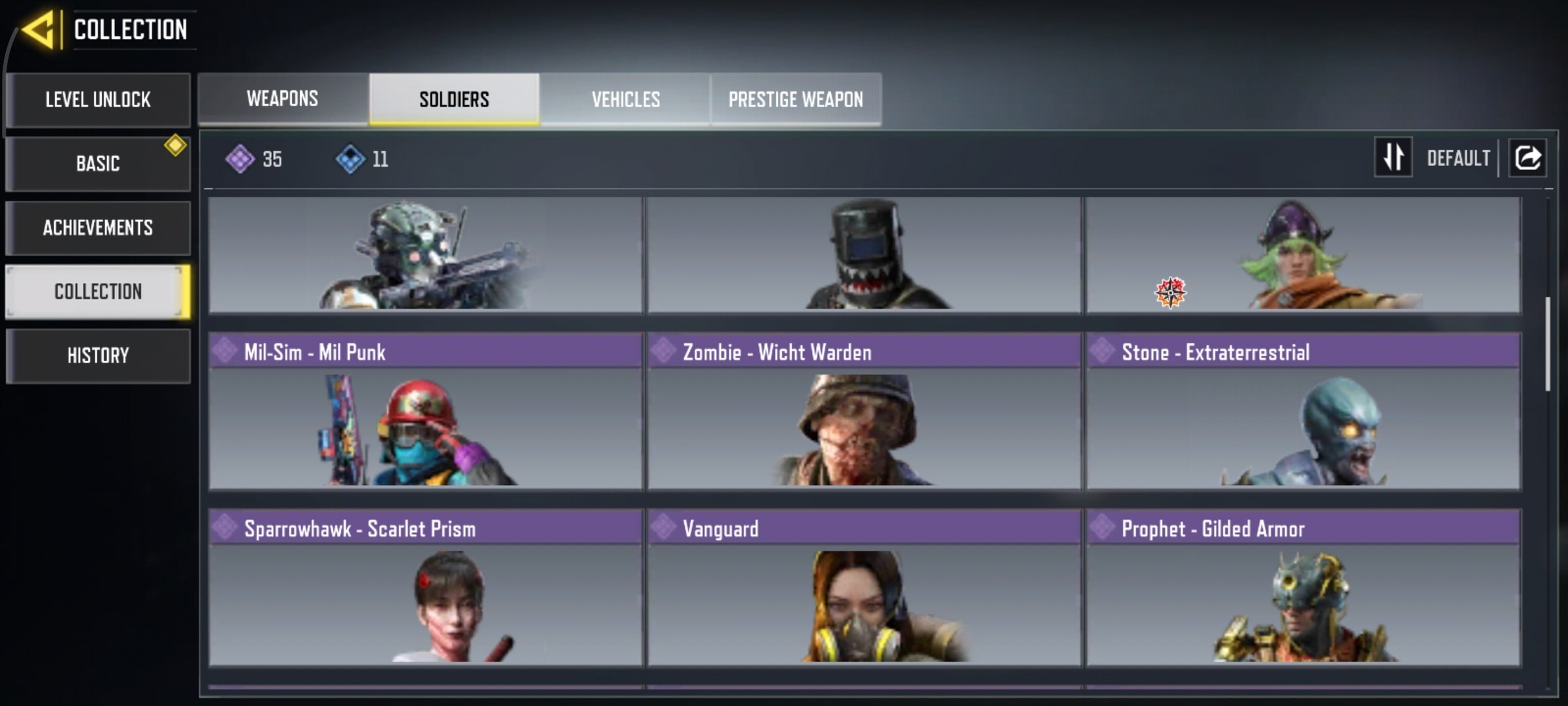The height and width of the screenshot is (706, 1568).
Task: Select the Collection menu entry
Action: tap(98, 292)
